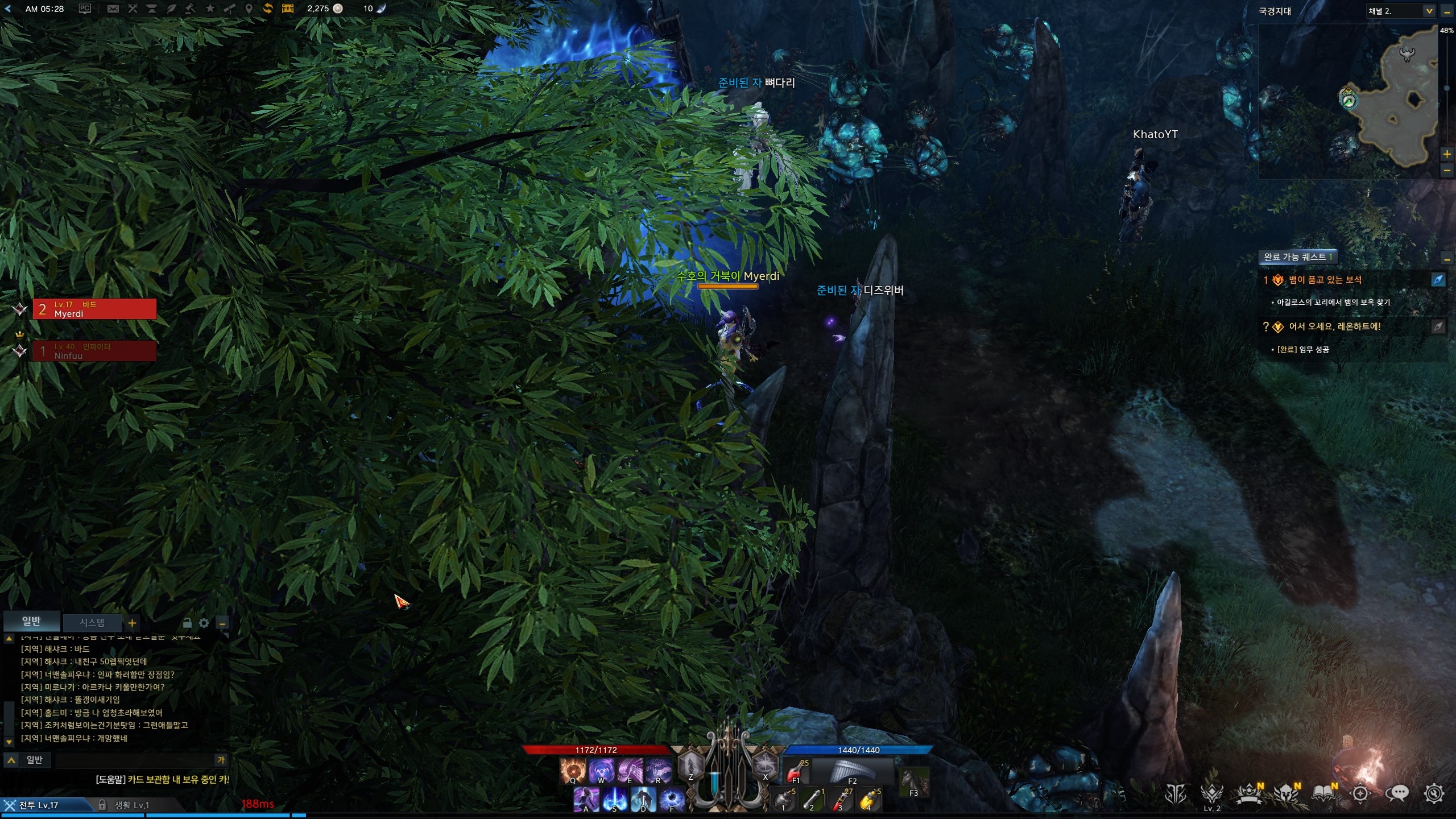Add a new chat tab
The image size is (1456, 819).
click(x=132, y=623)
